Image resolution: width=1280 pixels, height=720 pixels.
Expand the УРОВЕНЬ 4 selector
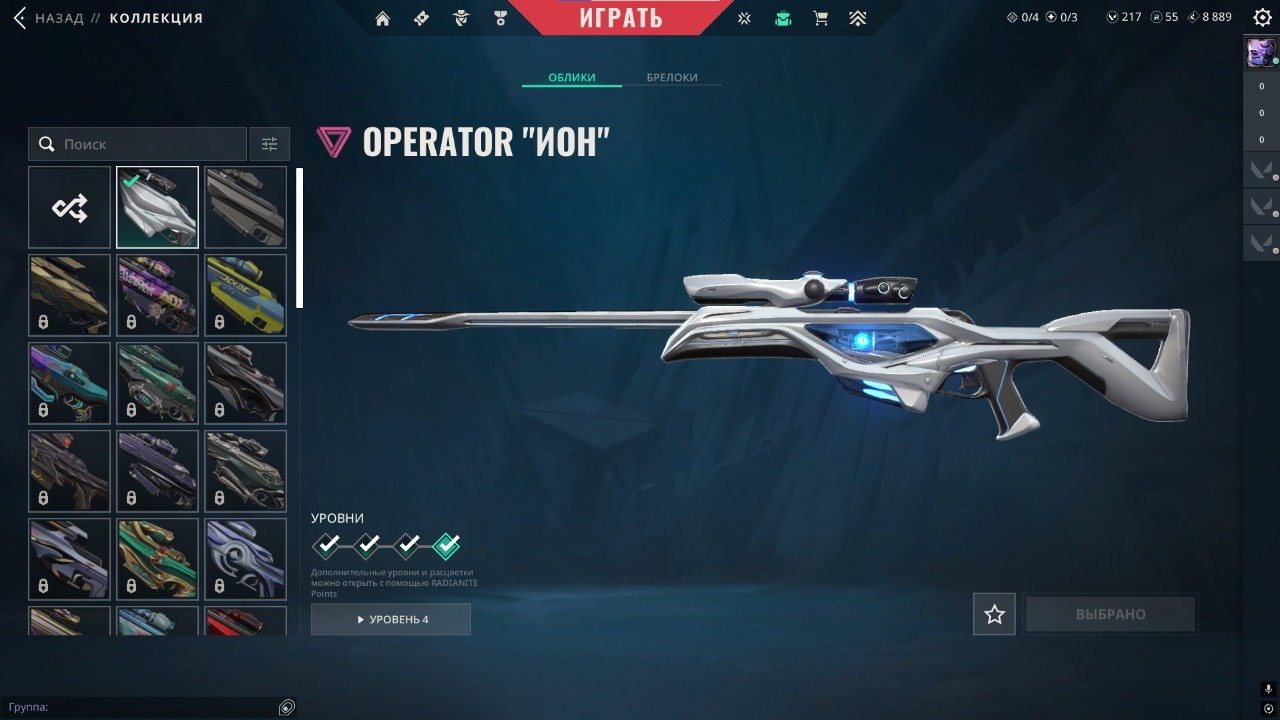[x=391, y=619]
